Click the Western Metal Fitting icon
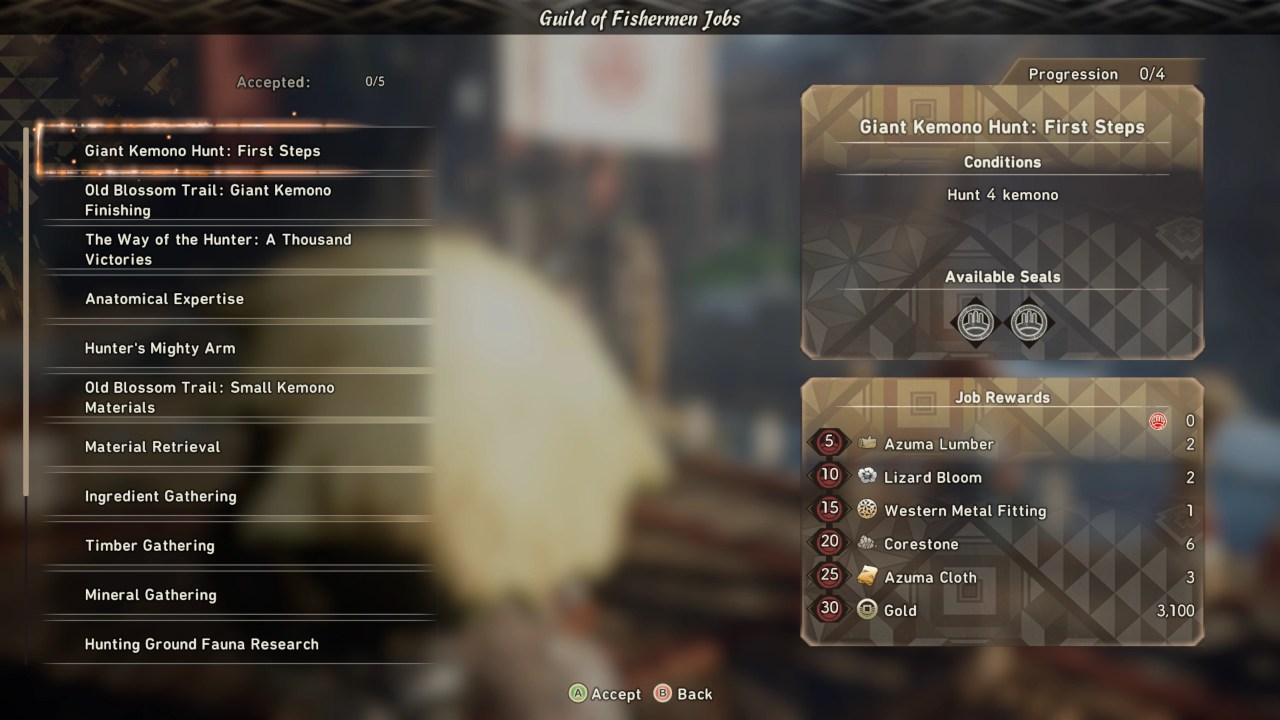 (867, 510)
